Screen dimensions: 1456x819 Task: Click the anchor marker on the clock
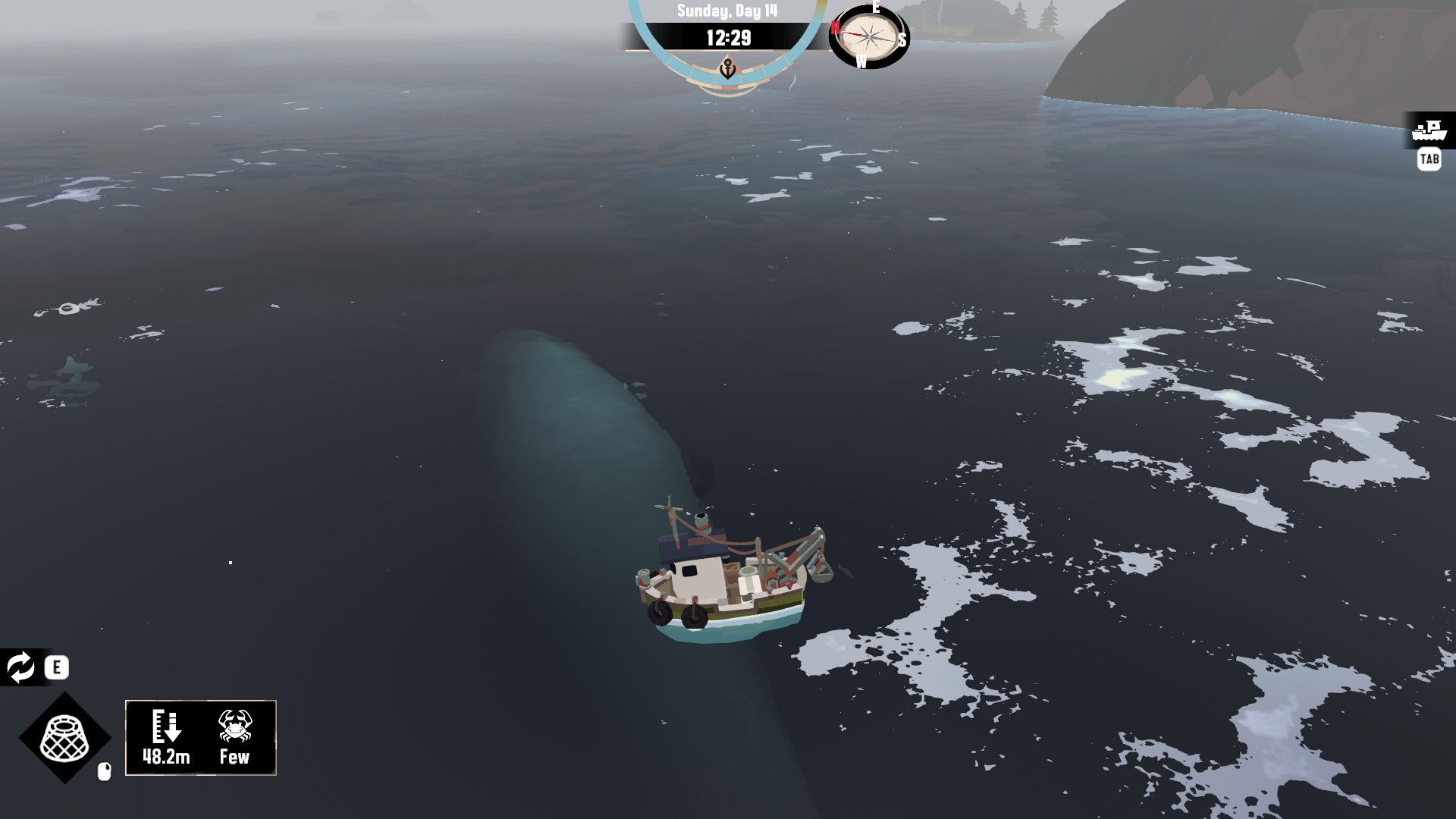[x=727, y=68]
